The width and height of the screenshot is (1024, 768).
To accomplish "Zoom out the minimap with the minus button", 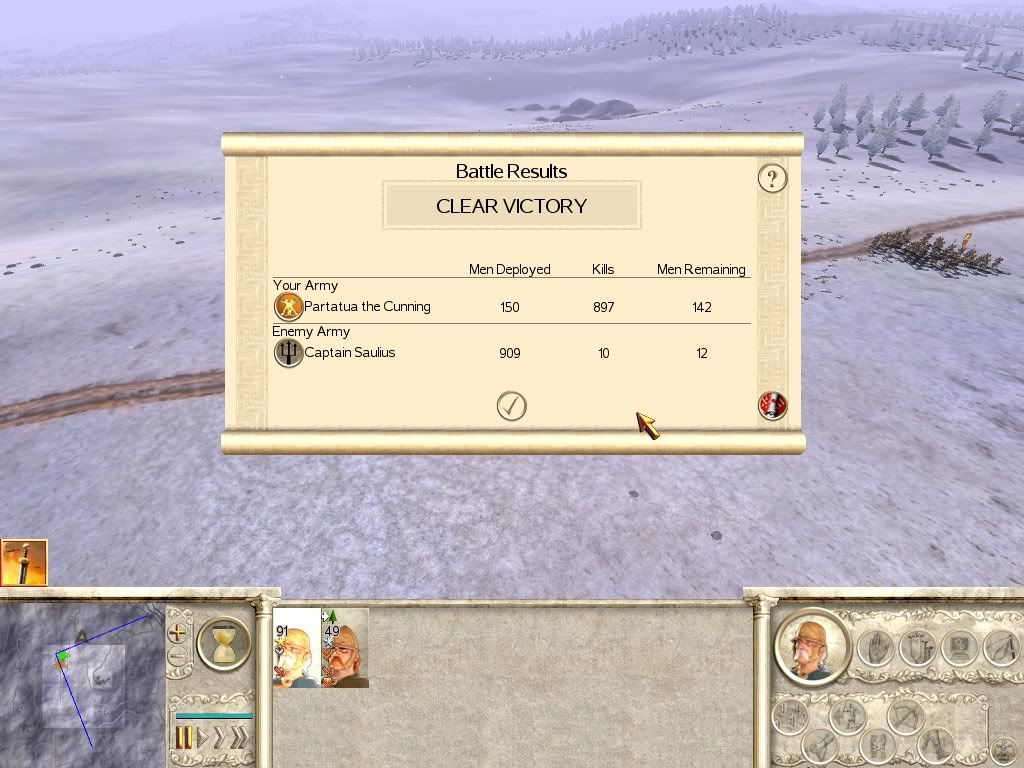I will click(178, 658).
